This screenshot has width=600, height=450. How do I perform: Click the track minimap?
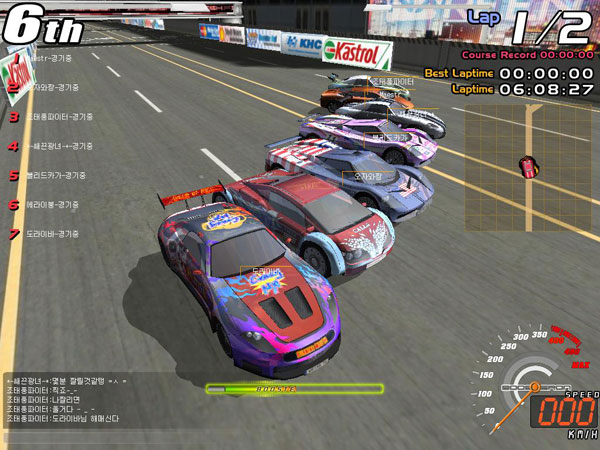coord(527,164)
